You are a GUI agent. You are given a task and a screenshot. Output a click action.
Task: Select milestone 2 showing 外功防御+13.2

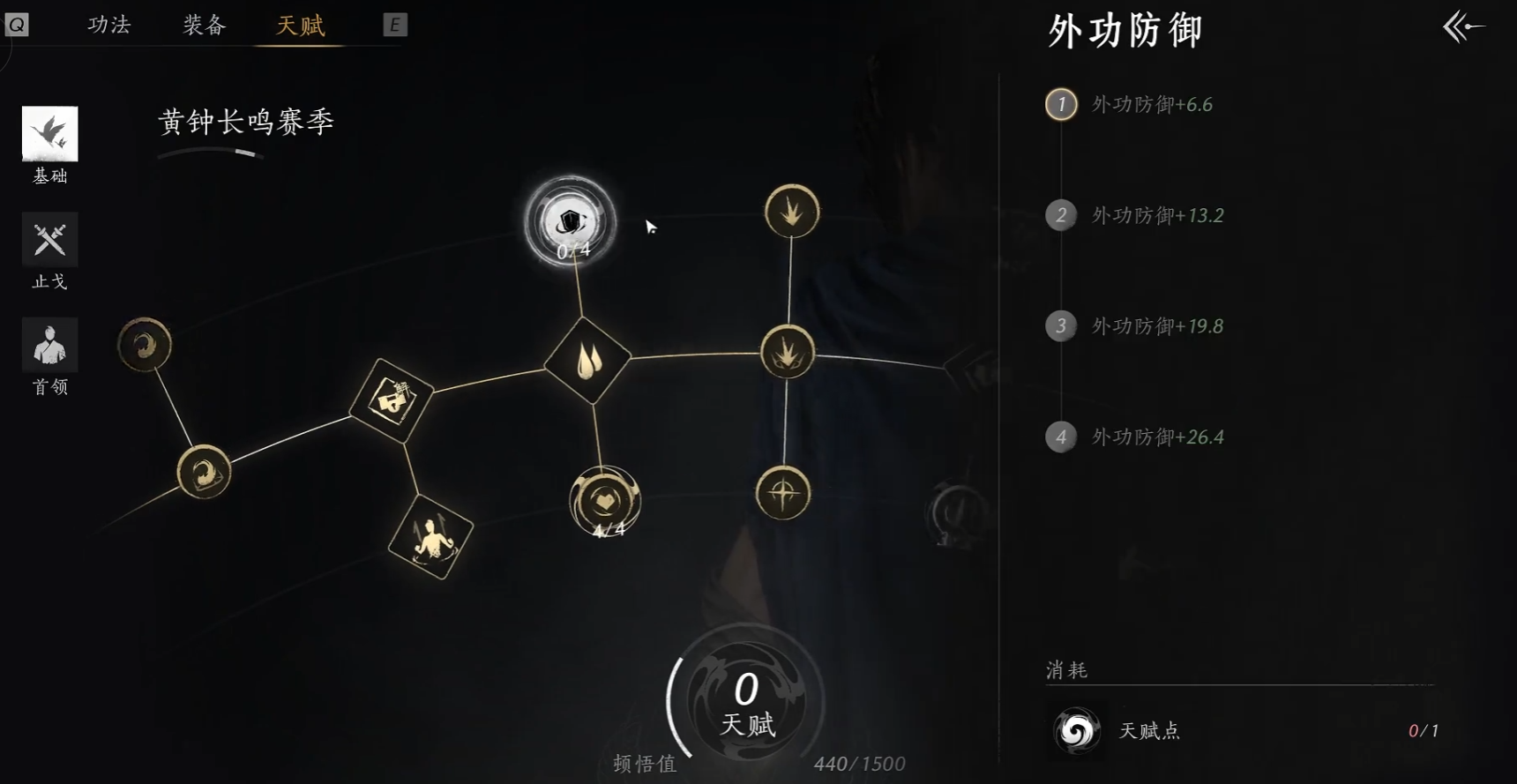(x=1061, y=215)
